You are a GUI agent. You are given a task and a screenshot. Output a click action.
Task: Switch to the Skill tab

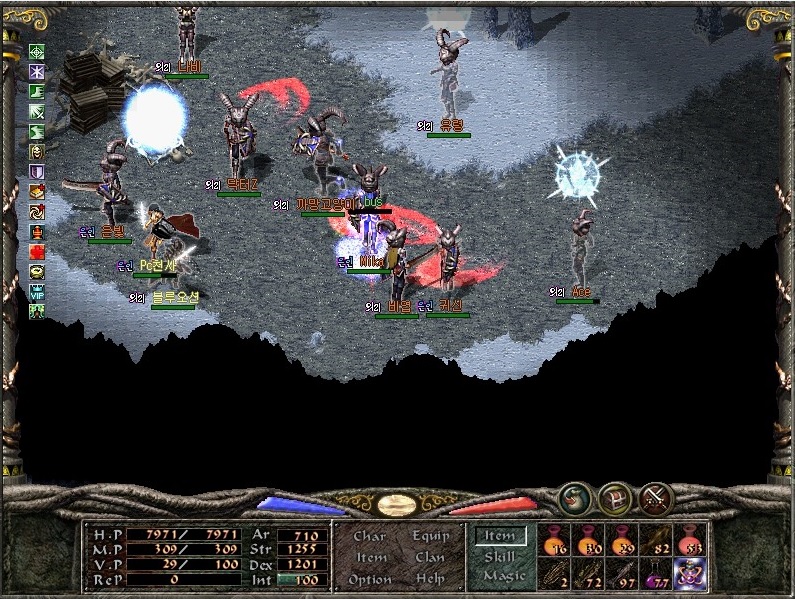[x=499, y=556]
